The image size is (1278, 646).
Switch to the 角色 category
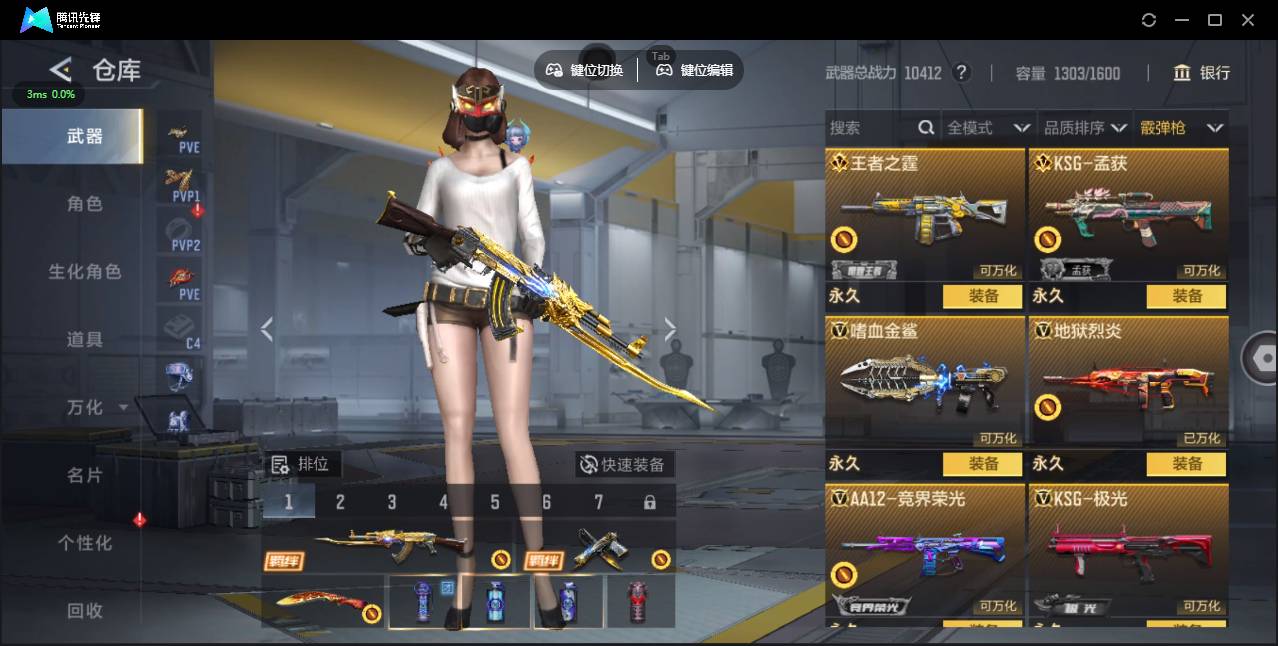click(85, 204)
